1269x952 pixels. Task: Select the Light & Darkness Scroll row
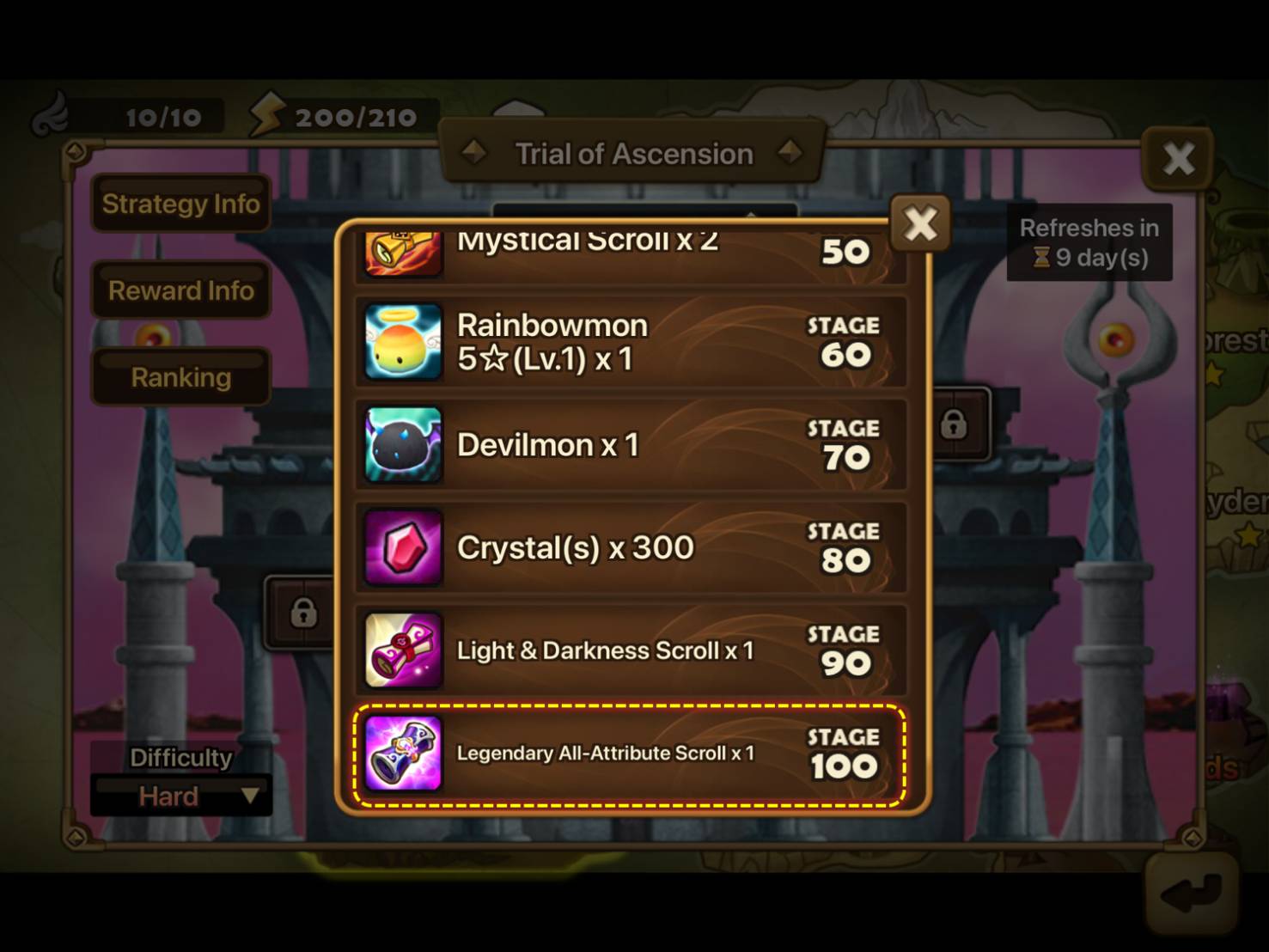pos(631,650)
